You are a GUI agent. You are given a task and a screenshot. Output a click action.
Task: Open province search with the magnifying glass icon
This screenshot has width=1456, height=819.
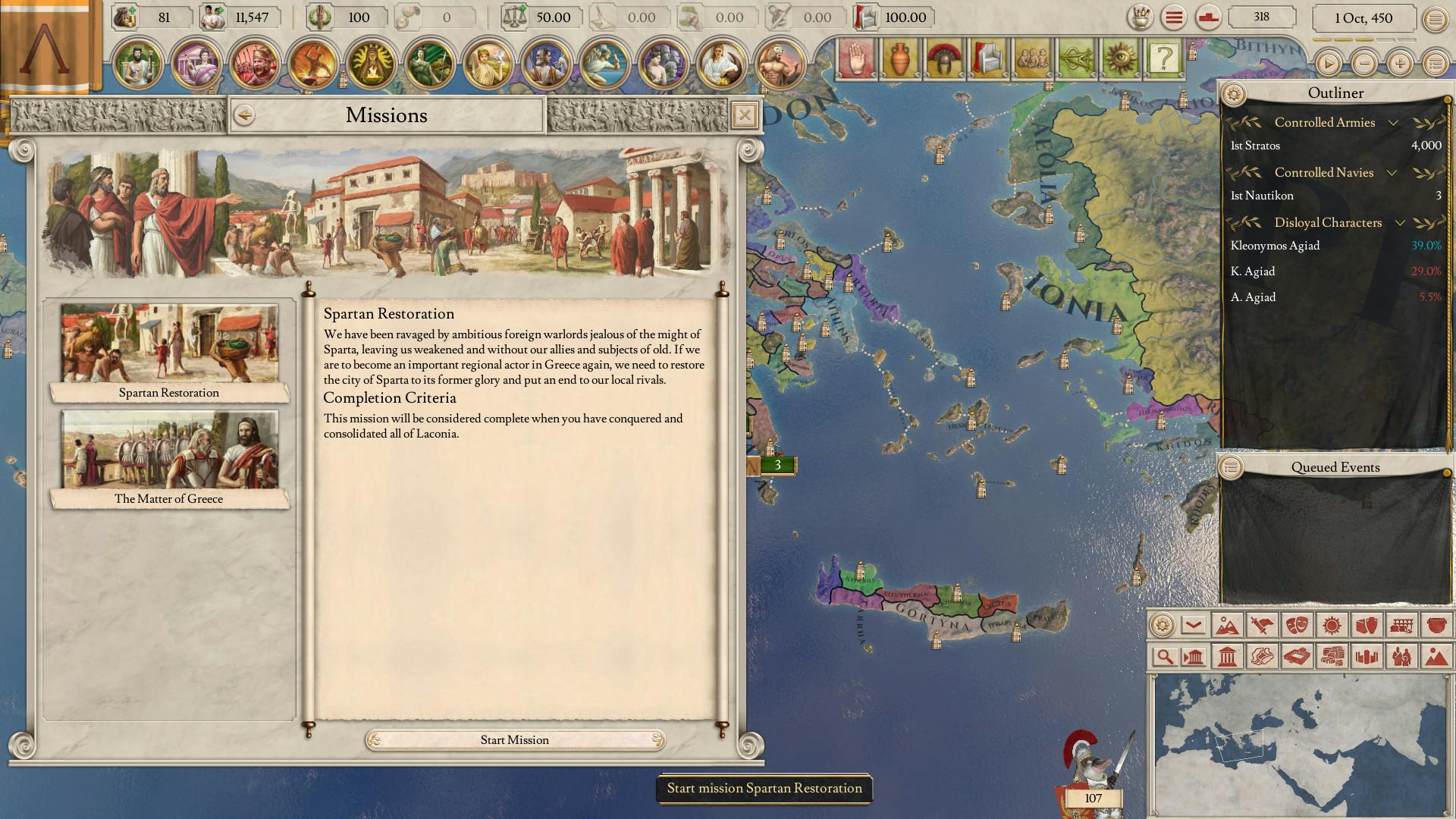pos(1166,657)
